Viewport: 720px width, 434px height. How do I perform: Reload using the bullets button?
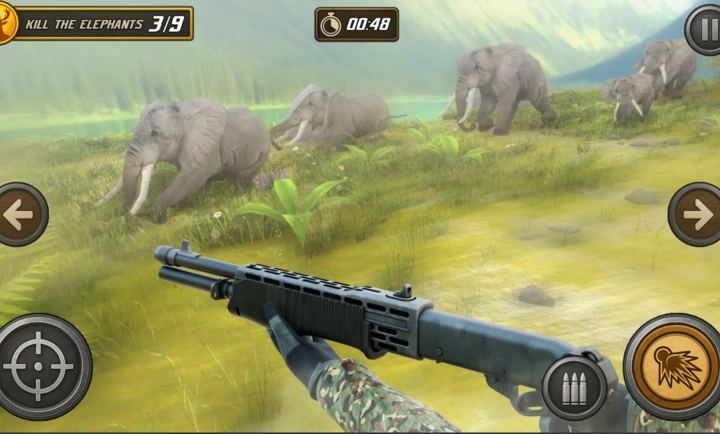click(x=574, y=388)
